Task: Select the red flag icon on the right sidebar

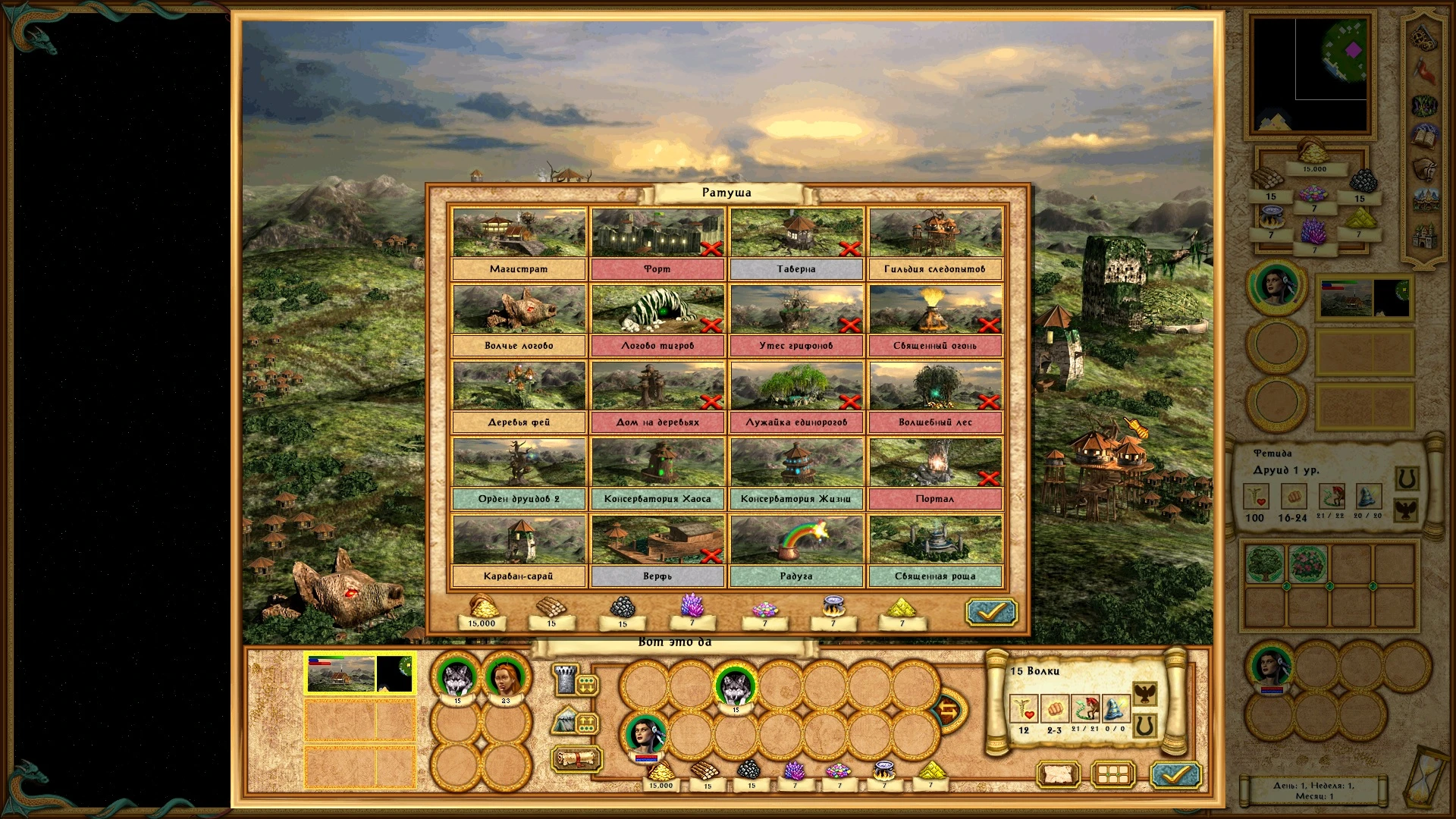Action: click(x=1423, y=70)
